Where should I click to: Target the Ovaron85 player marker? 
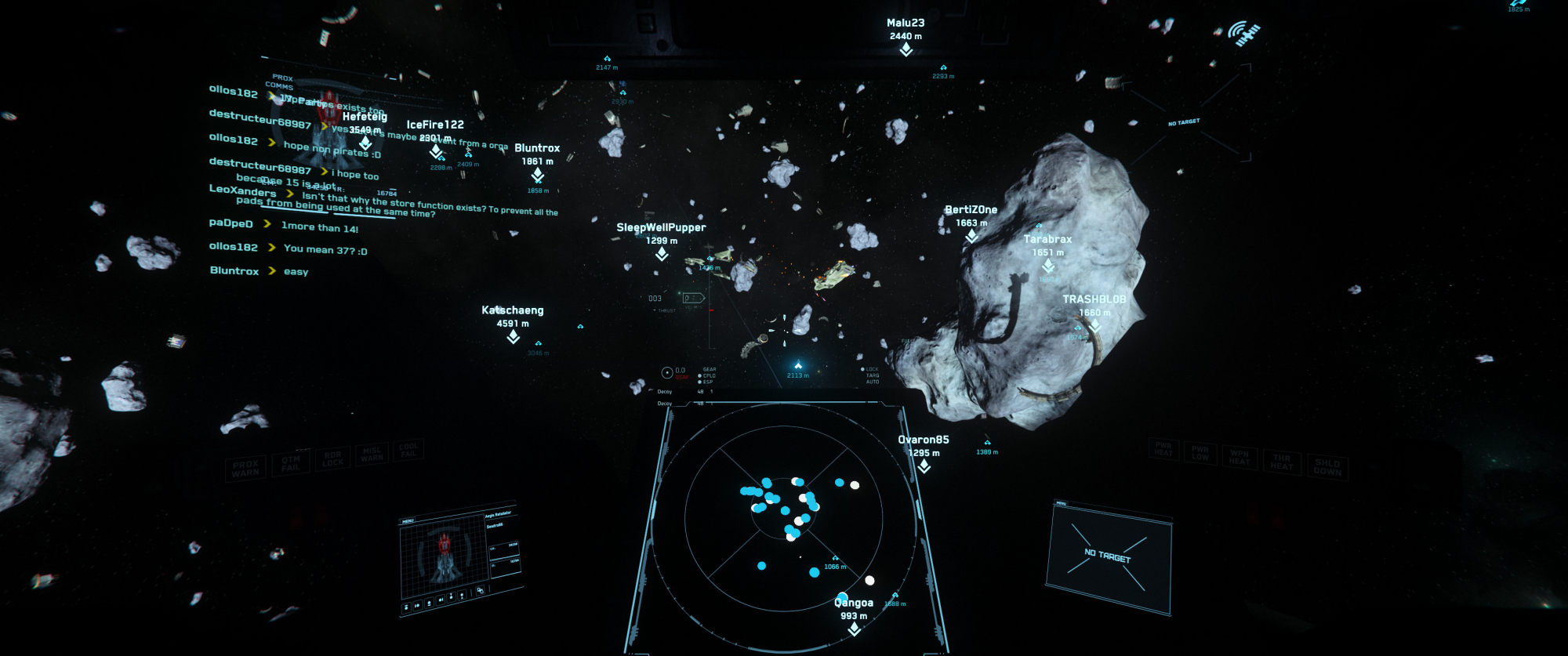pyautogui.click(x=924, y=466)
